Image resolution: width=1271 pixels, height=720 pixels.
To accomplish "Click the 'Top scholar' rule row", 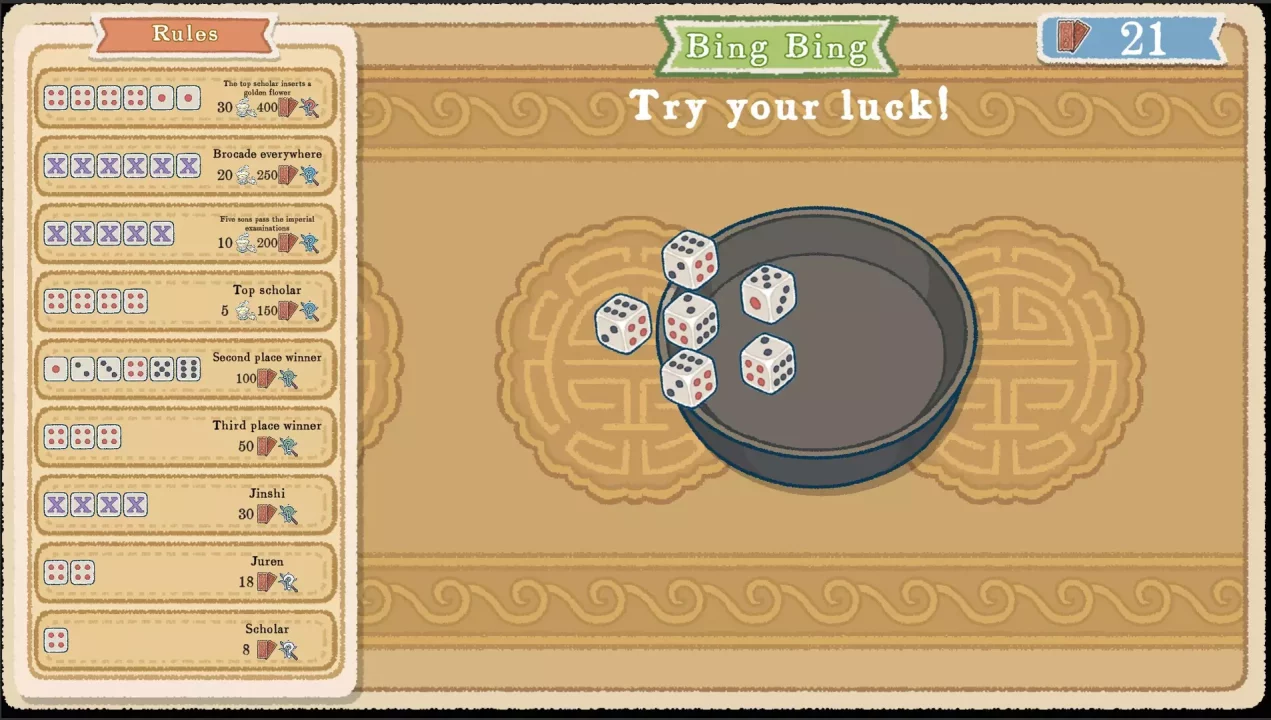I will click(x=185, y=301).
